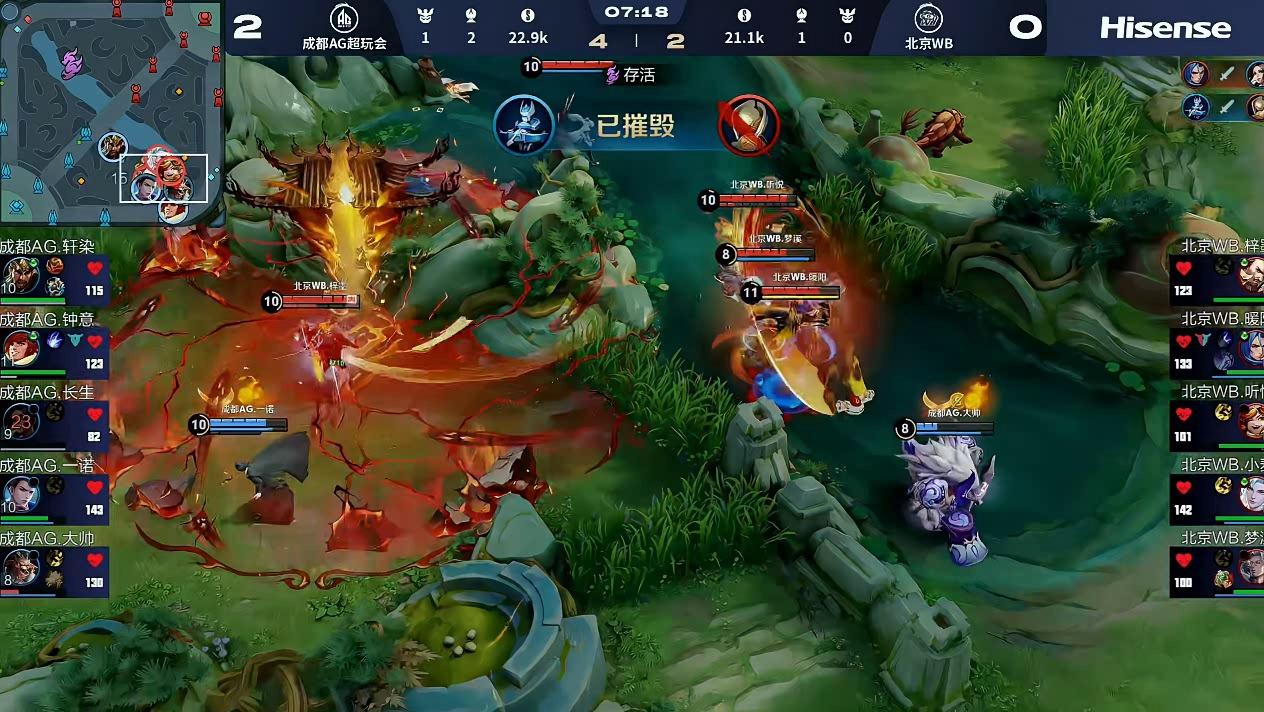Click the Hisense sponsor logo
Viewport: 1264px width, 712px height.
(x=1165, y=28)
